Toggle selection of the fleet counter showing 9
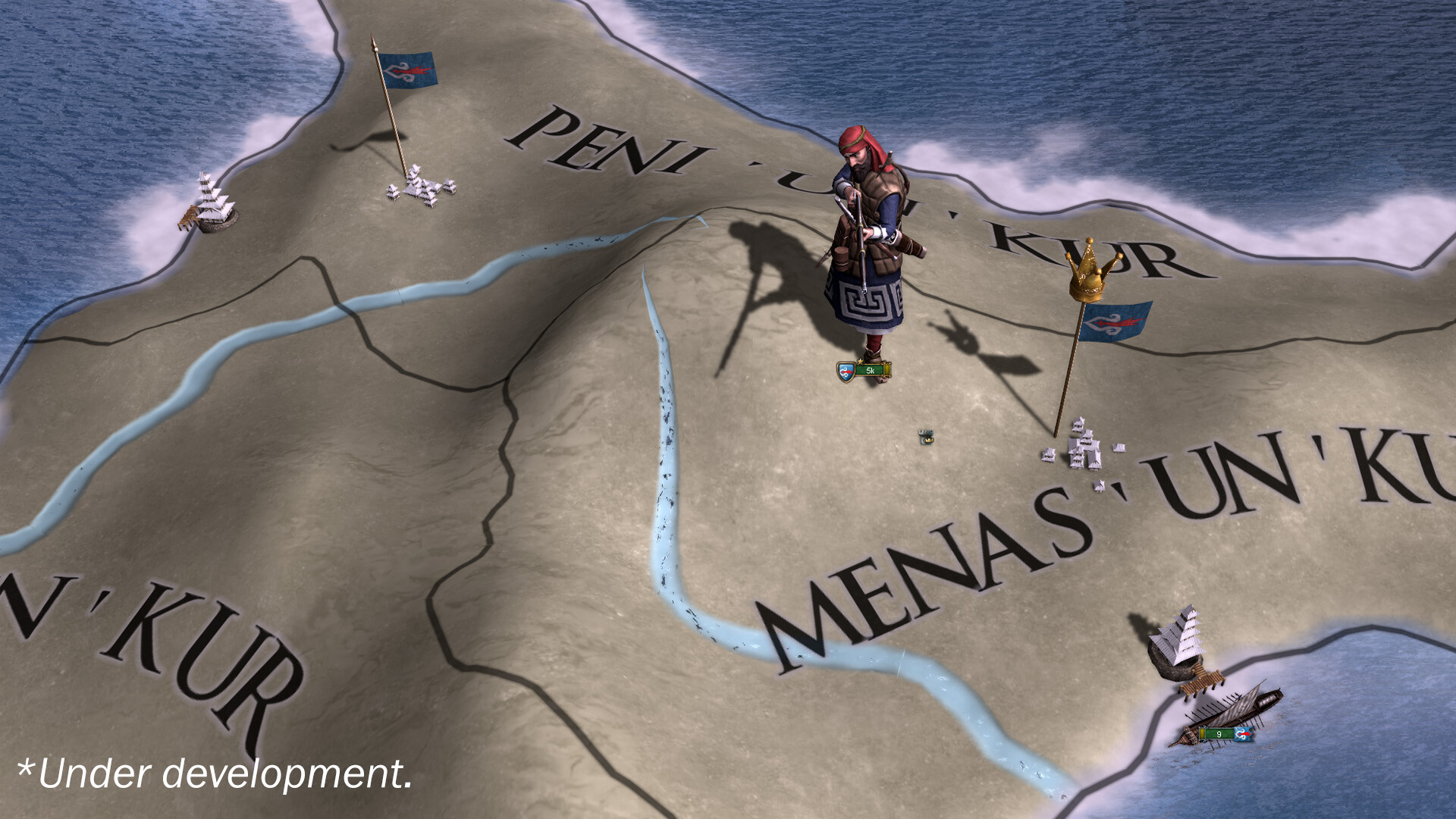The image size is (1456, 819). [1217, 733]
